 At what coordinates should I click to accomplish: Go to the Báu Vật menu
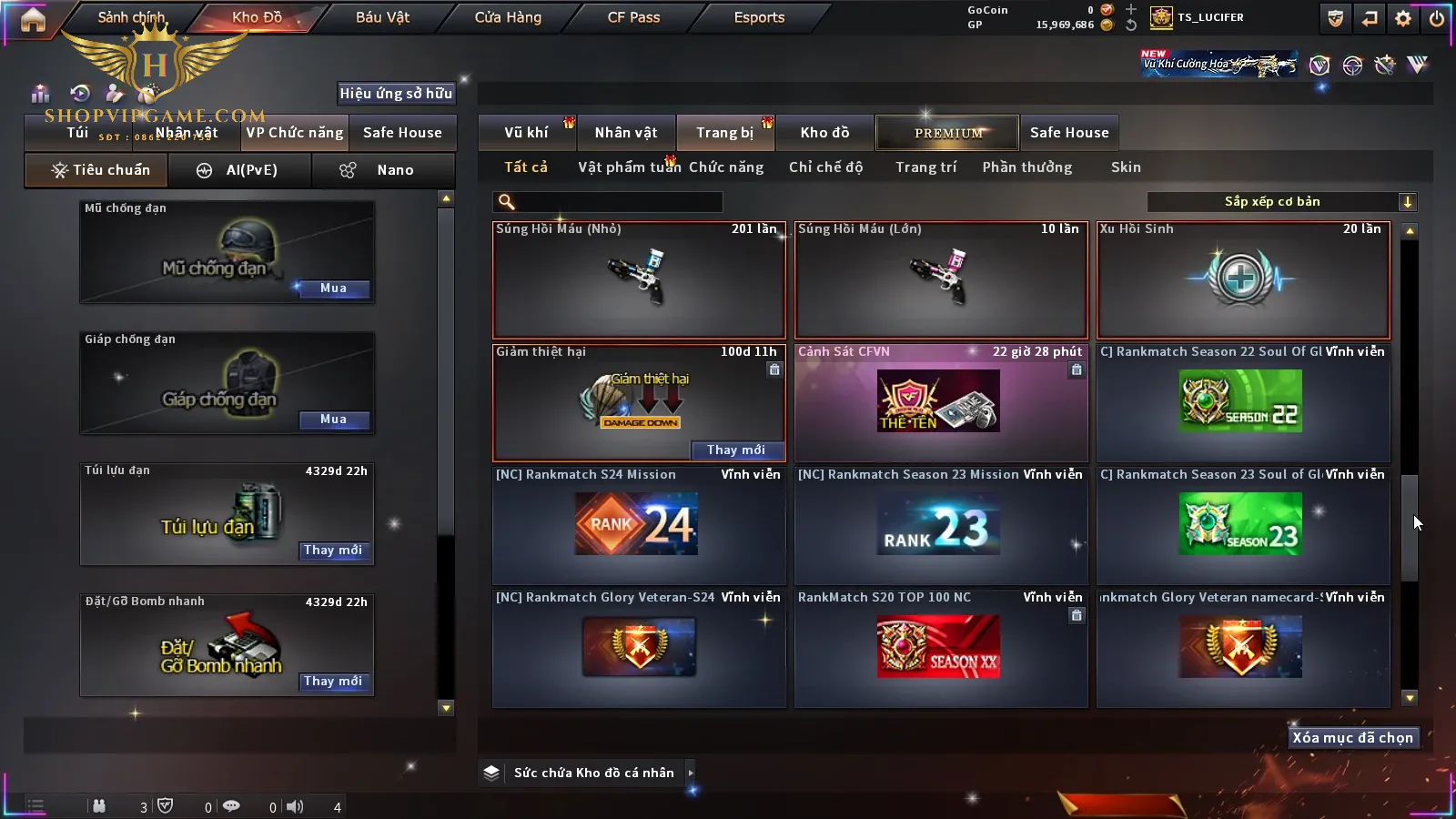(x=382, y=17)
